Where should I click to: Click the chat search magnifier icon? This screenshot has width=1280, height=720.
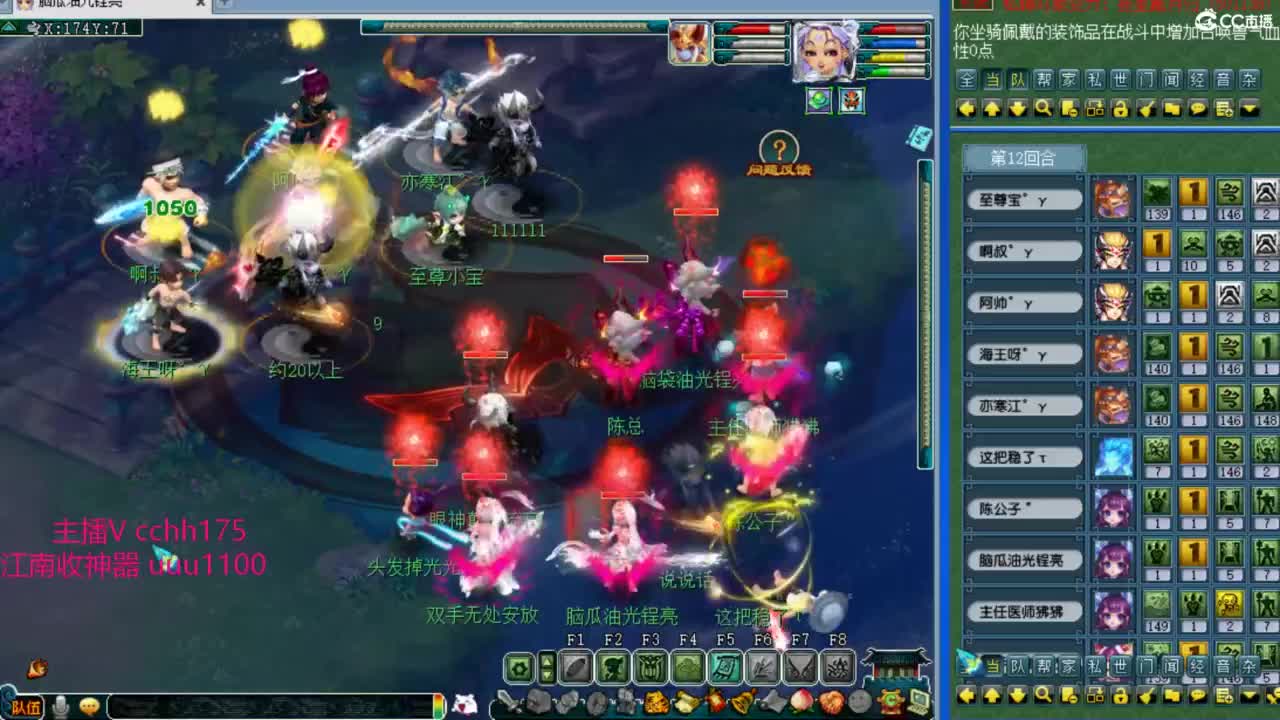pyautogui.click(x=1044, y=108)
